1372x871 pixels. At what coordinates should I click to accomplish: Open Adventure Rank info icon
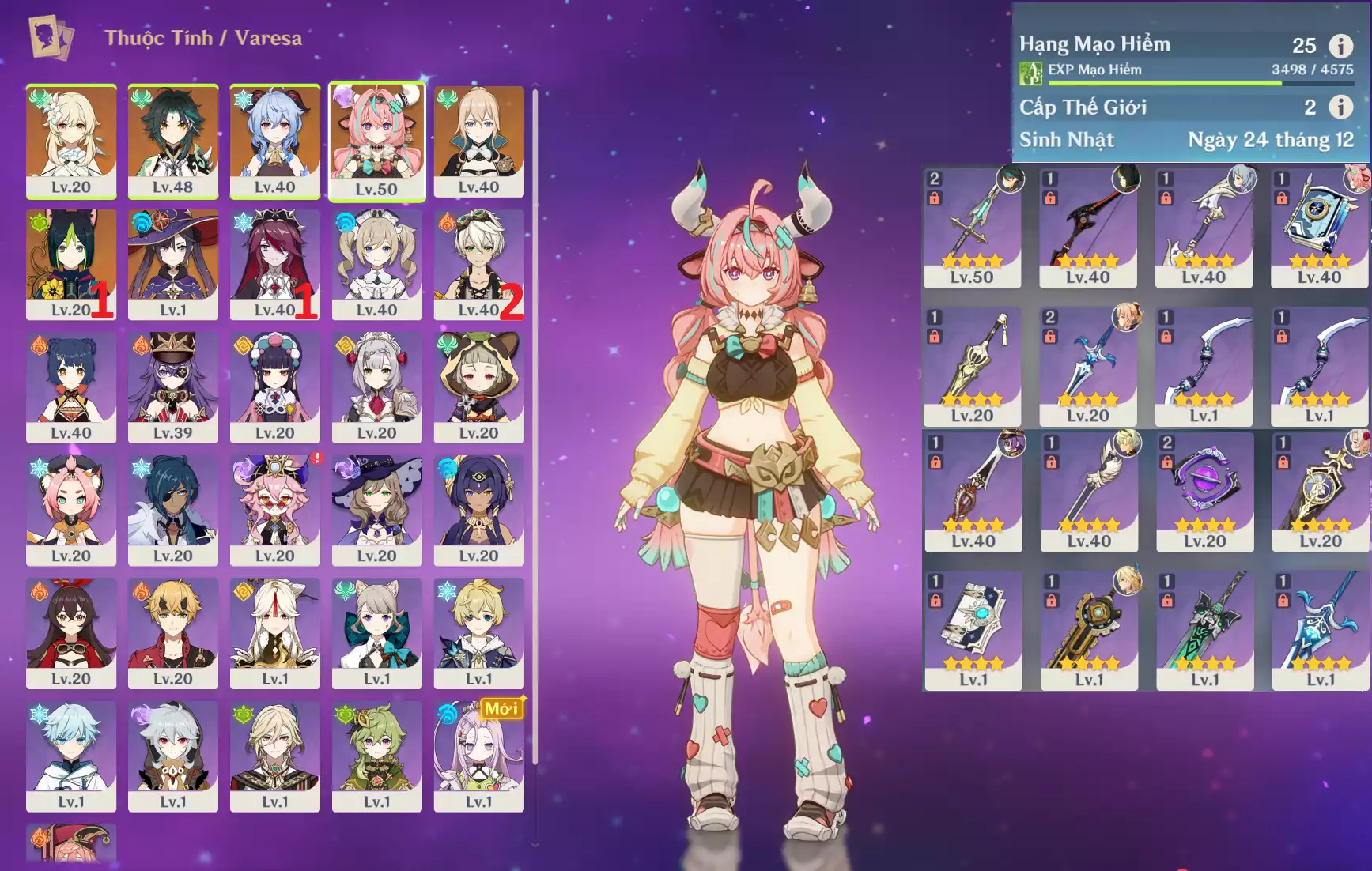click(x=1340, y=46)
